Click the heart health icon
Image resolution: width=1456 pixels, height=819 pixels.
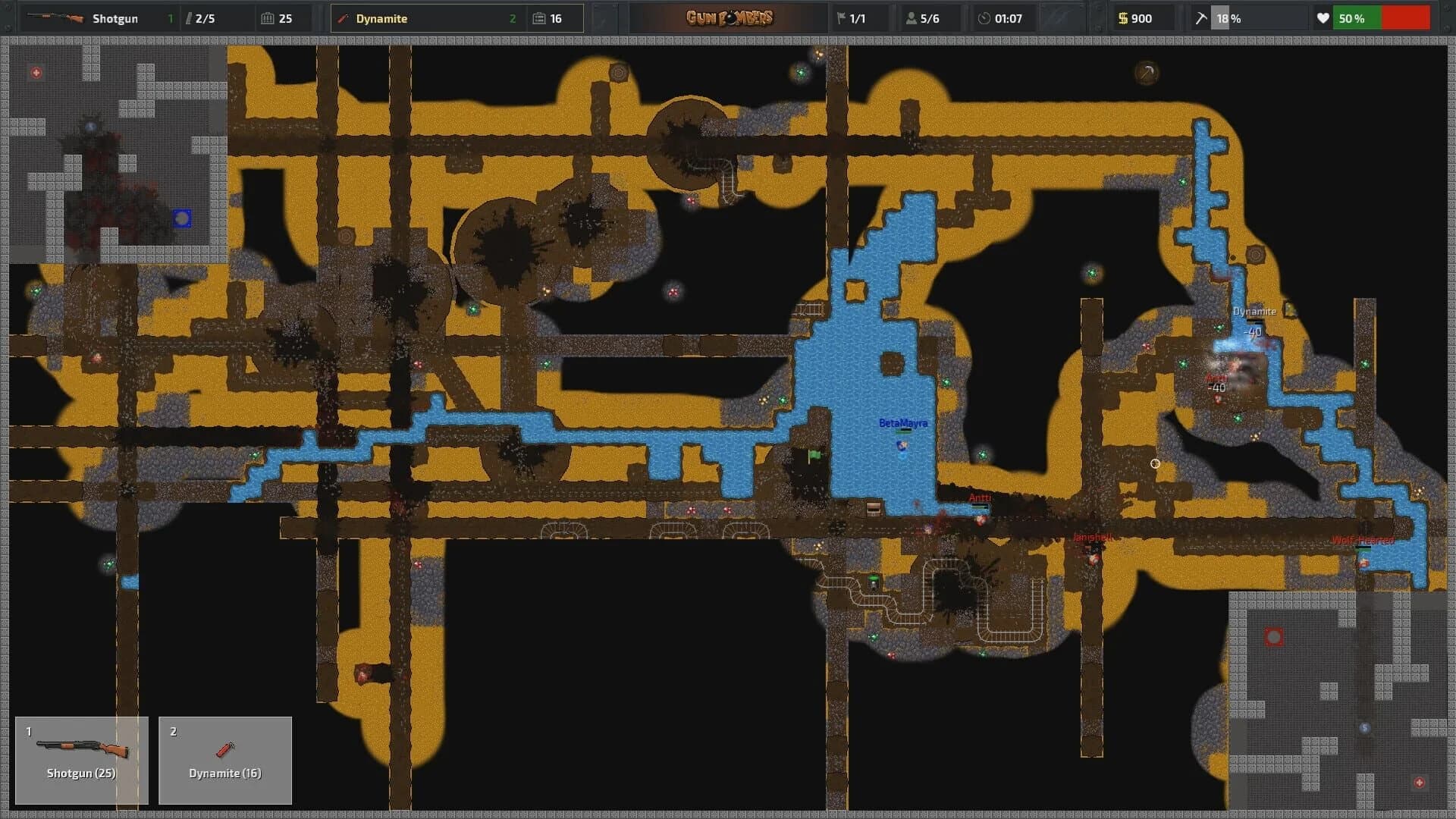(x=1323, y=18)
